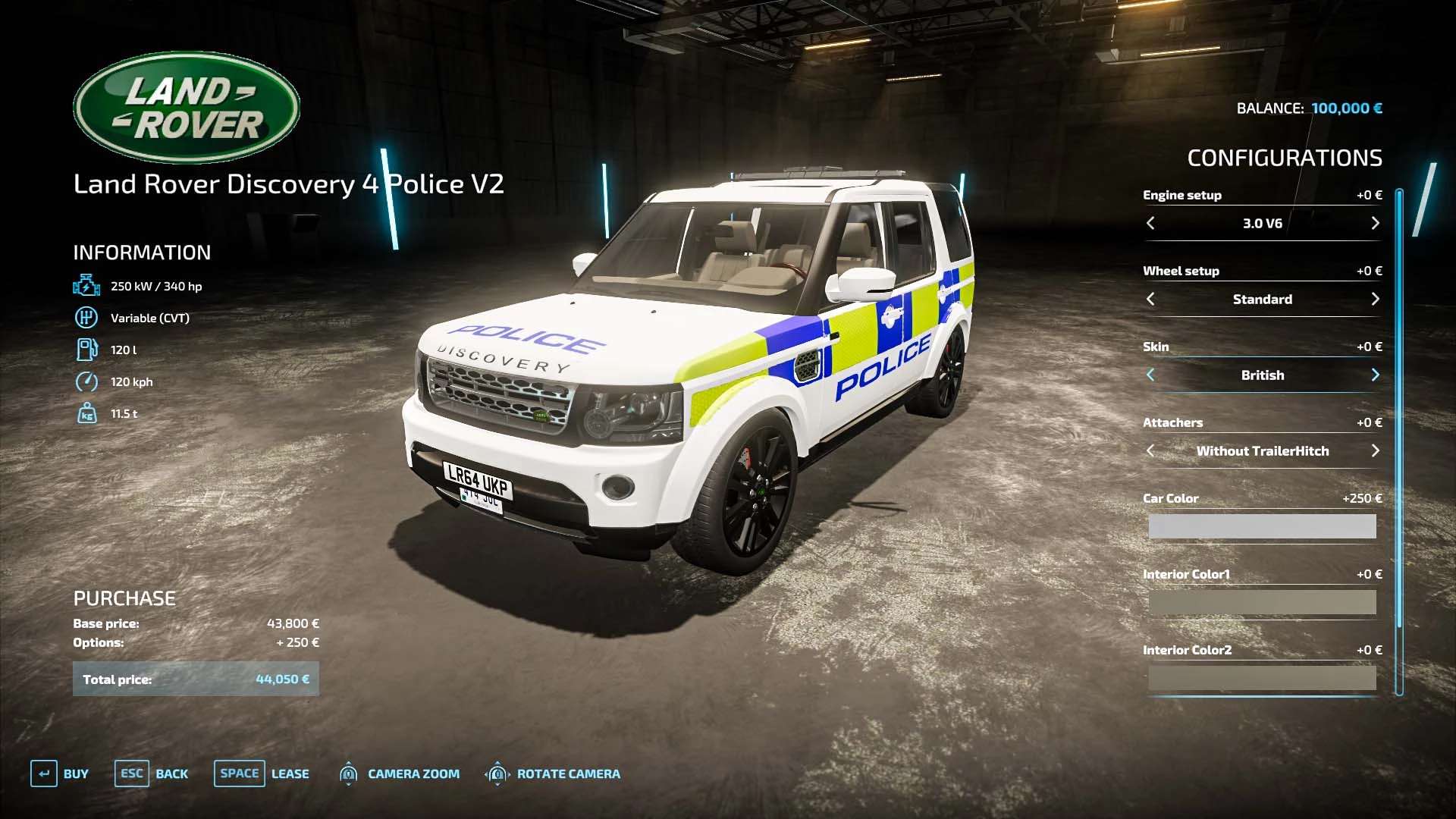
Task: Open the Interior Color1 swatch
Action: pos(1262,602)
